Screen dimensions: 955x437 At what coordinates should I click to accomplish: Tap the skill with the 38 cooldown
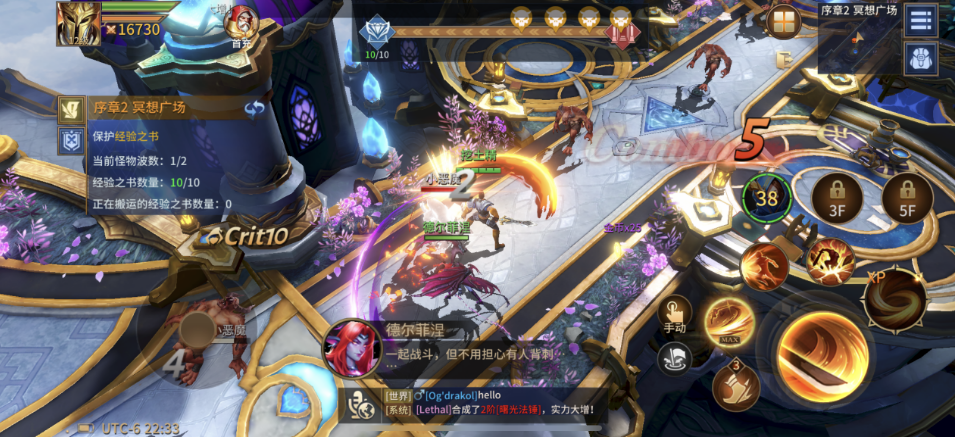tap(767, 198)
